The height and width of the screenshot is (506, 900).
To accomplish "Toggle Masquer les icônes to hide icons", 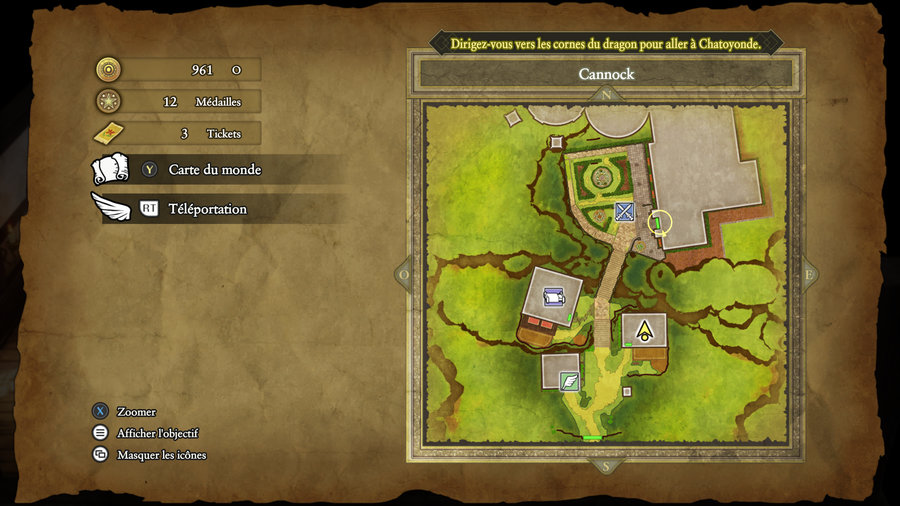I will click(161, 455).
